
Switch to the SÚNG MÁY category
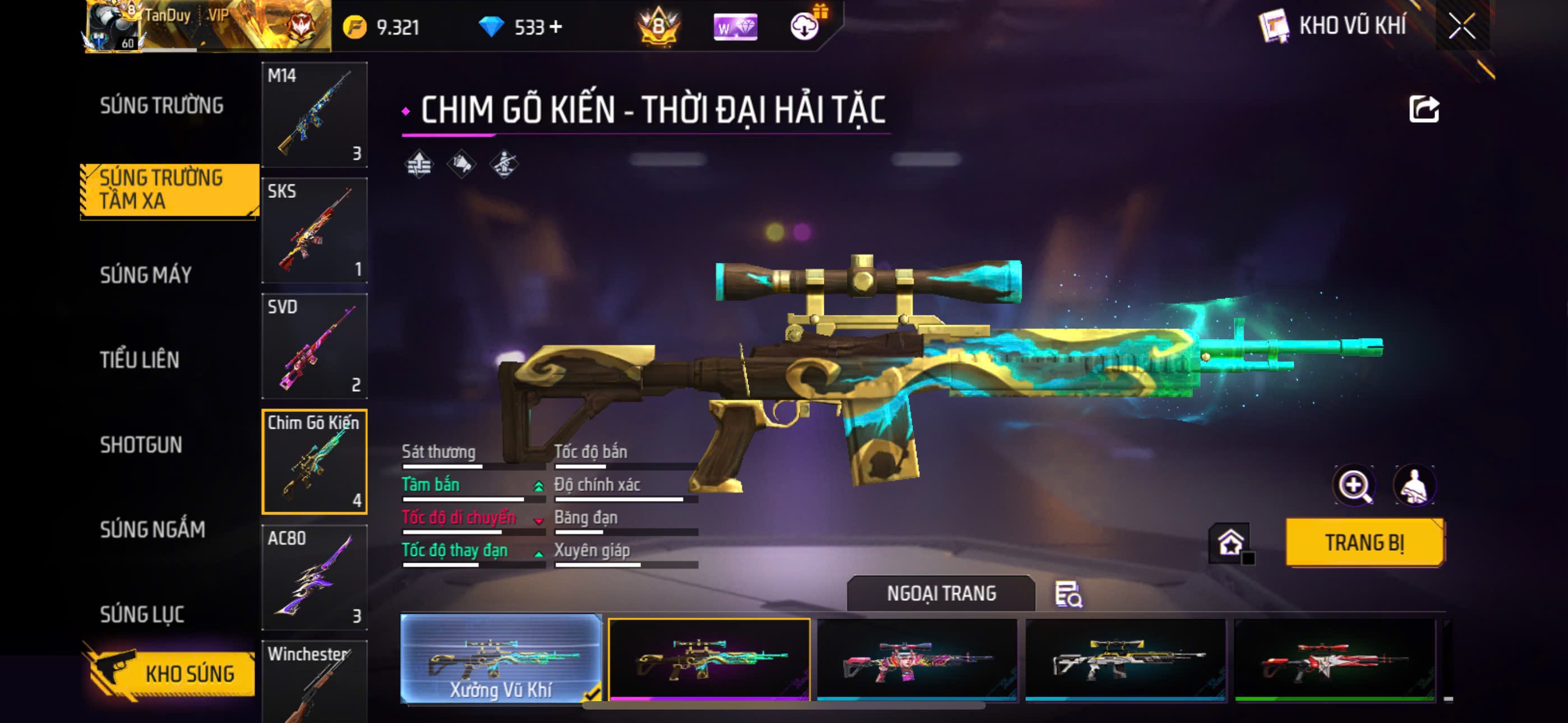tap(145, 275)
